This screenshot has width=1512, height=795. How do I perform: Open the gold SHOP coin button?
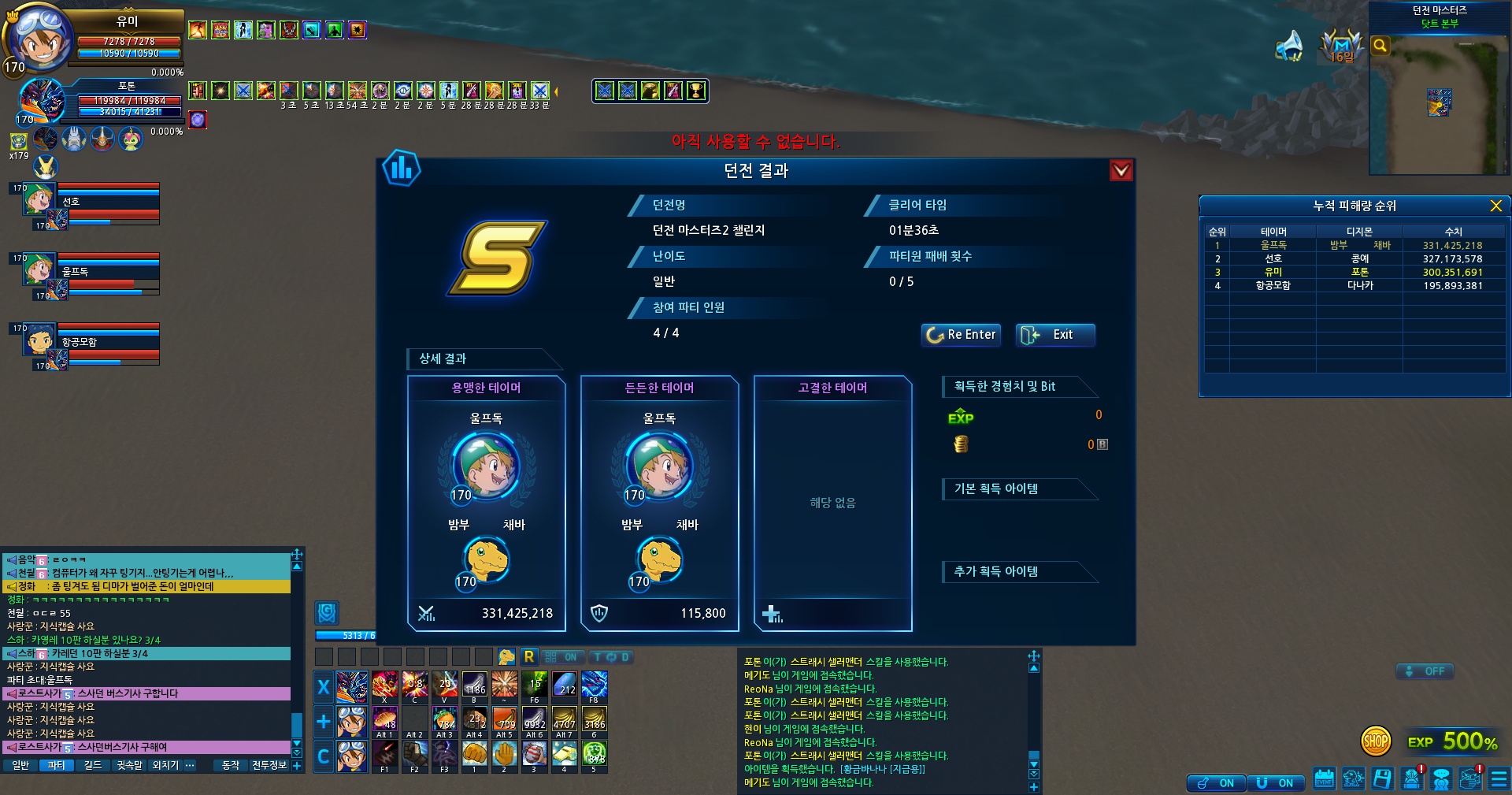click(x=1376, y=741)
